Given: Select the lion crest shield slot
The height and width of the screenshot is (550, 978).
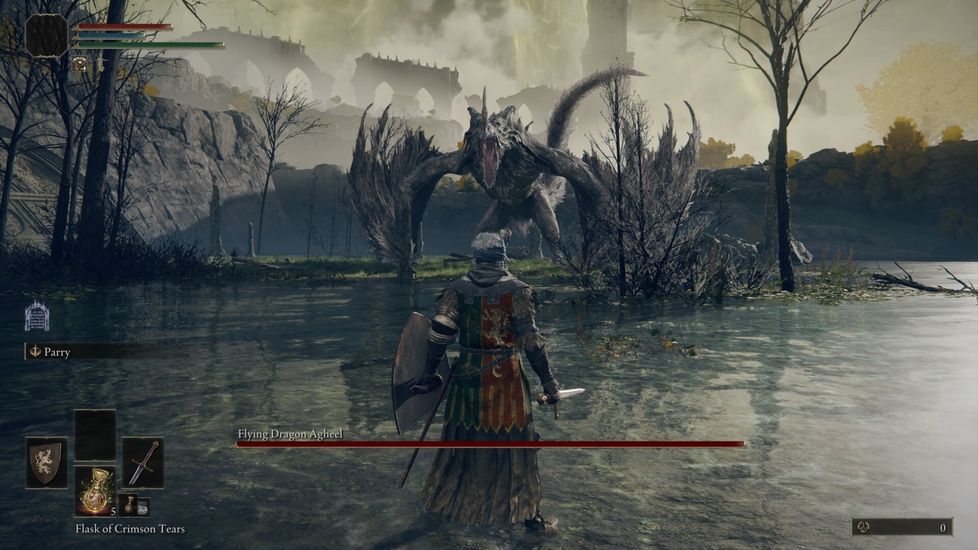Looking at the screenshot, I should click(x=46, y=462).
